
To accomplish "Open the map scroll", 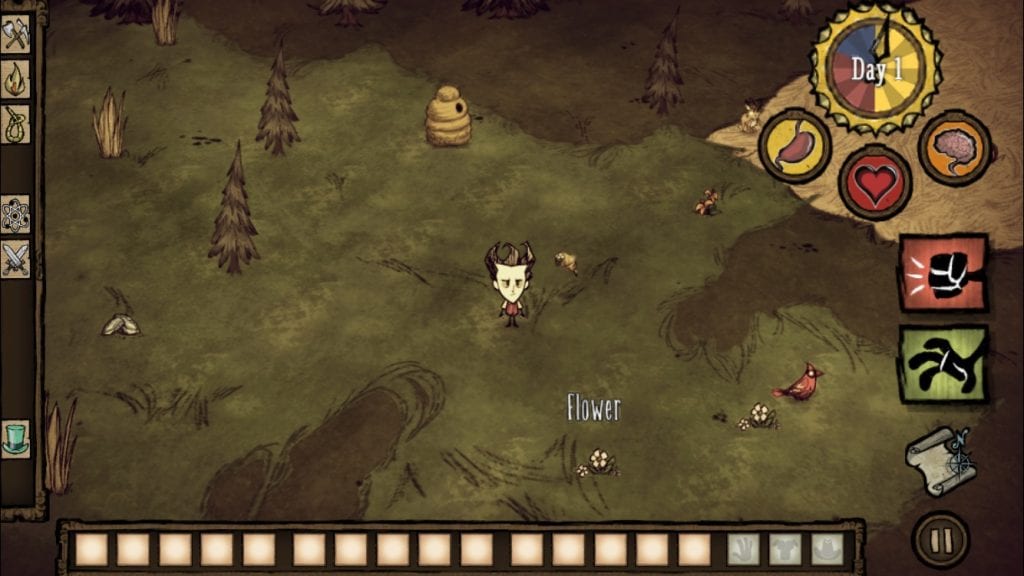I will (941, 460).
